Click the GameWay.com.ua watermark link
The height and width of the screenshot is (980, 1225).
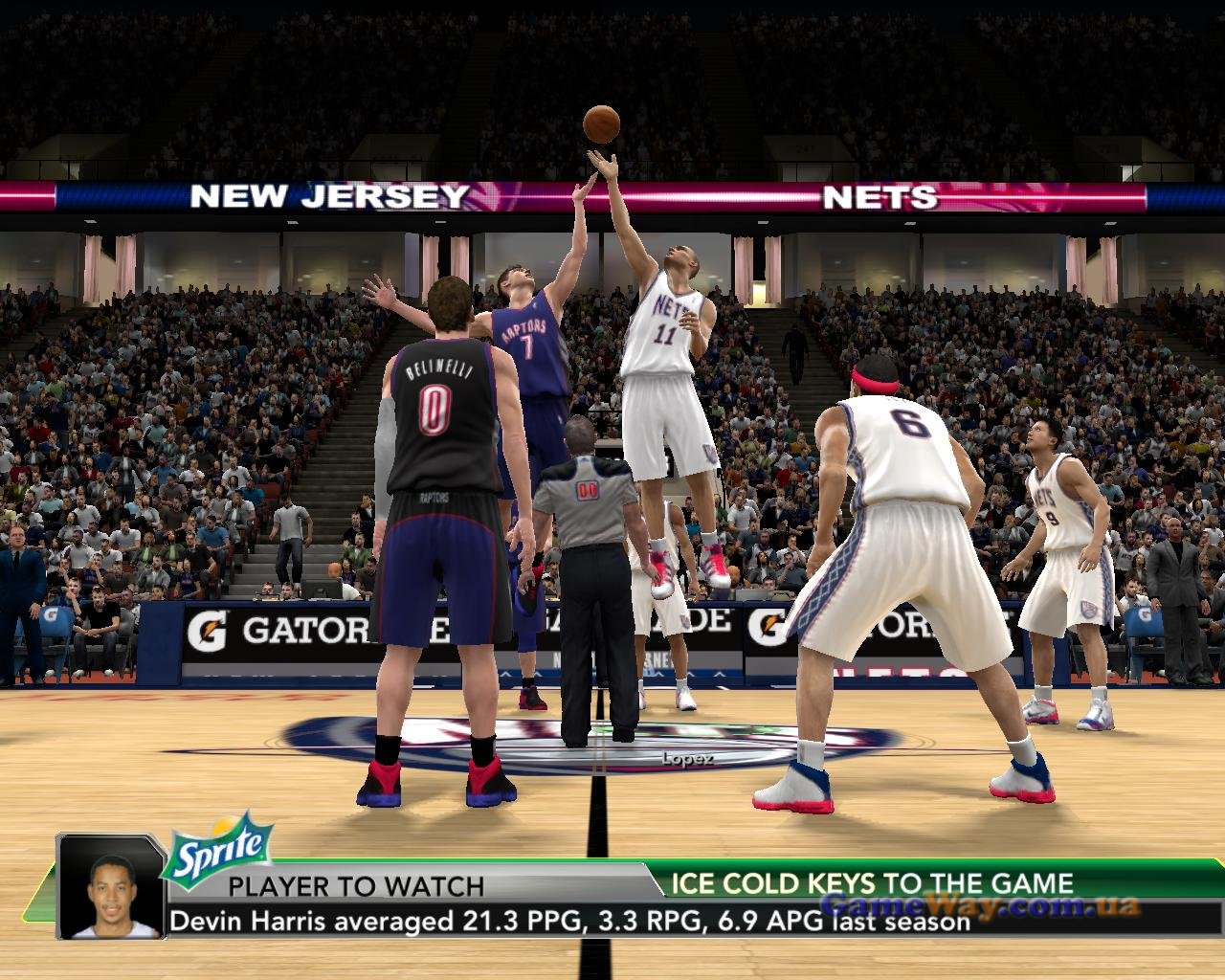[982, 905]
